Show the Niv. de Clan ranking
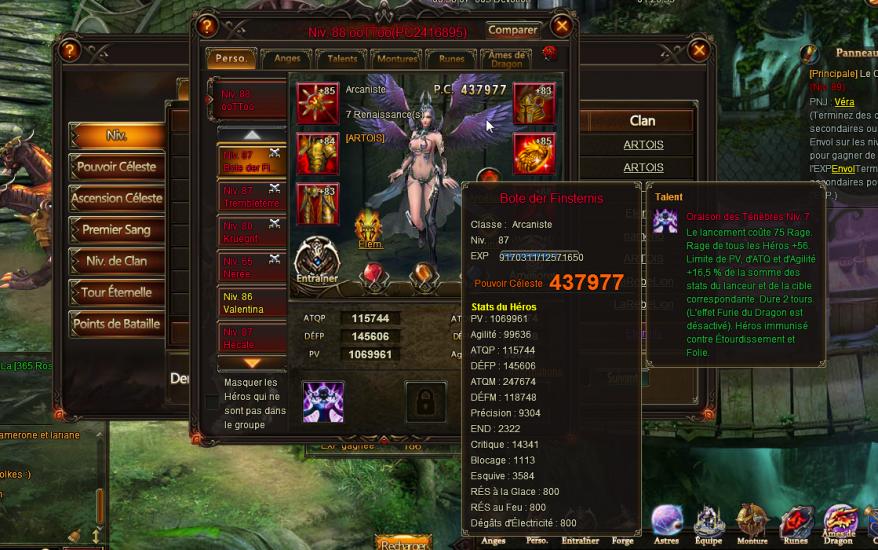The height and width of the screenshot is (550, 878). point(117,262)
